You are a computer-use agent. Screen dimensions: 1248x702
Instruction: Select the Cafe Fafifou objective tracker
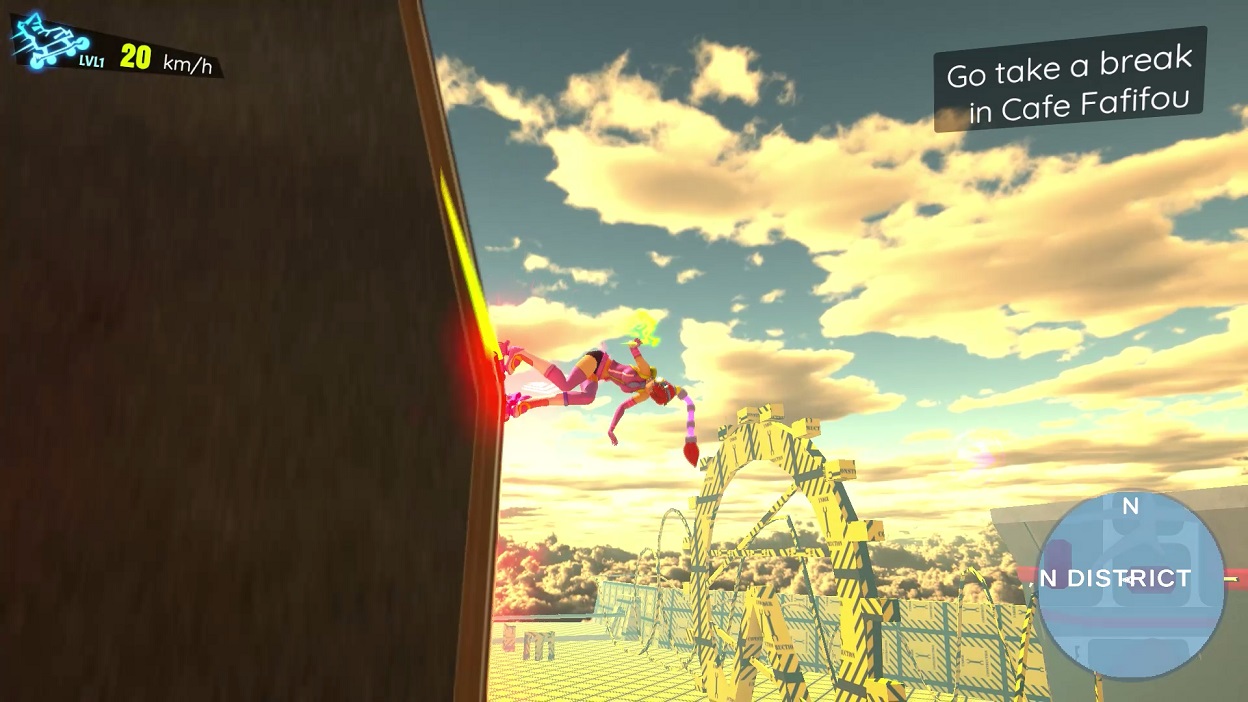1070,82
